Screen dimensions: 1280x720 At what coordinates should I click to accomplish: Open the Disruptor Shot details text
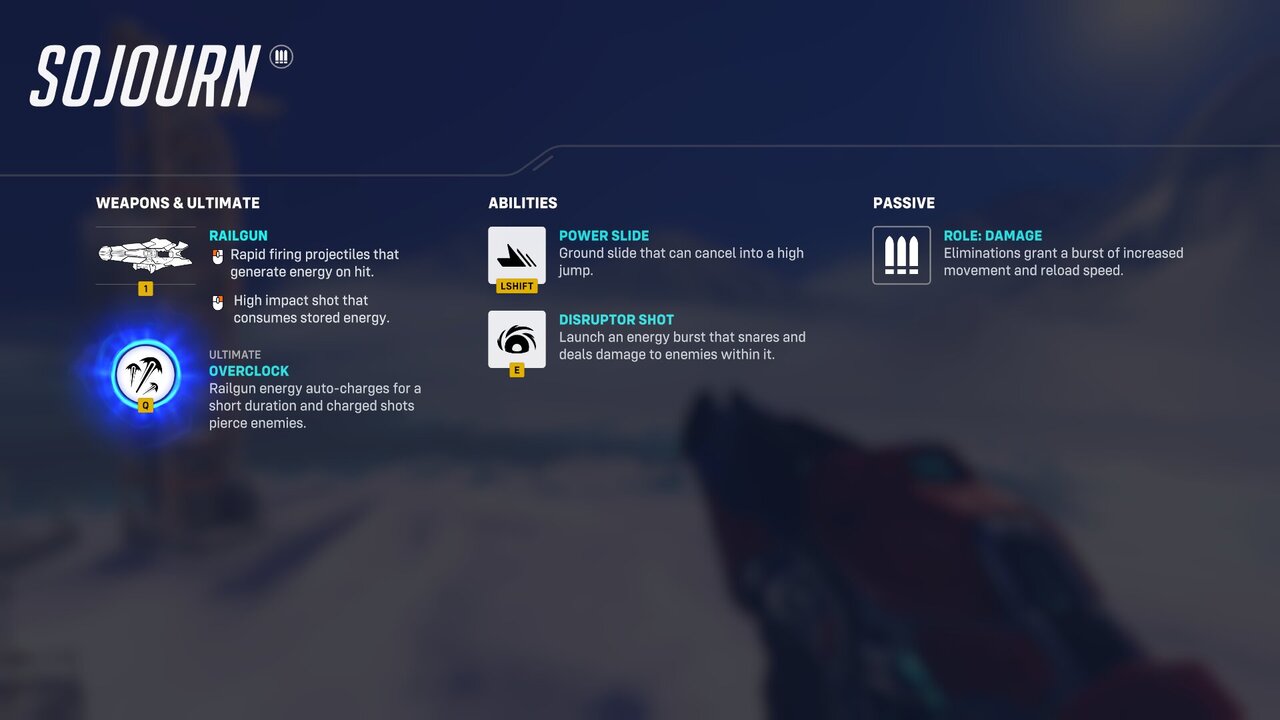click(681, 345)
